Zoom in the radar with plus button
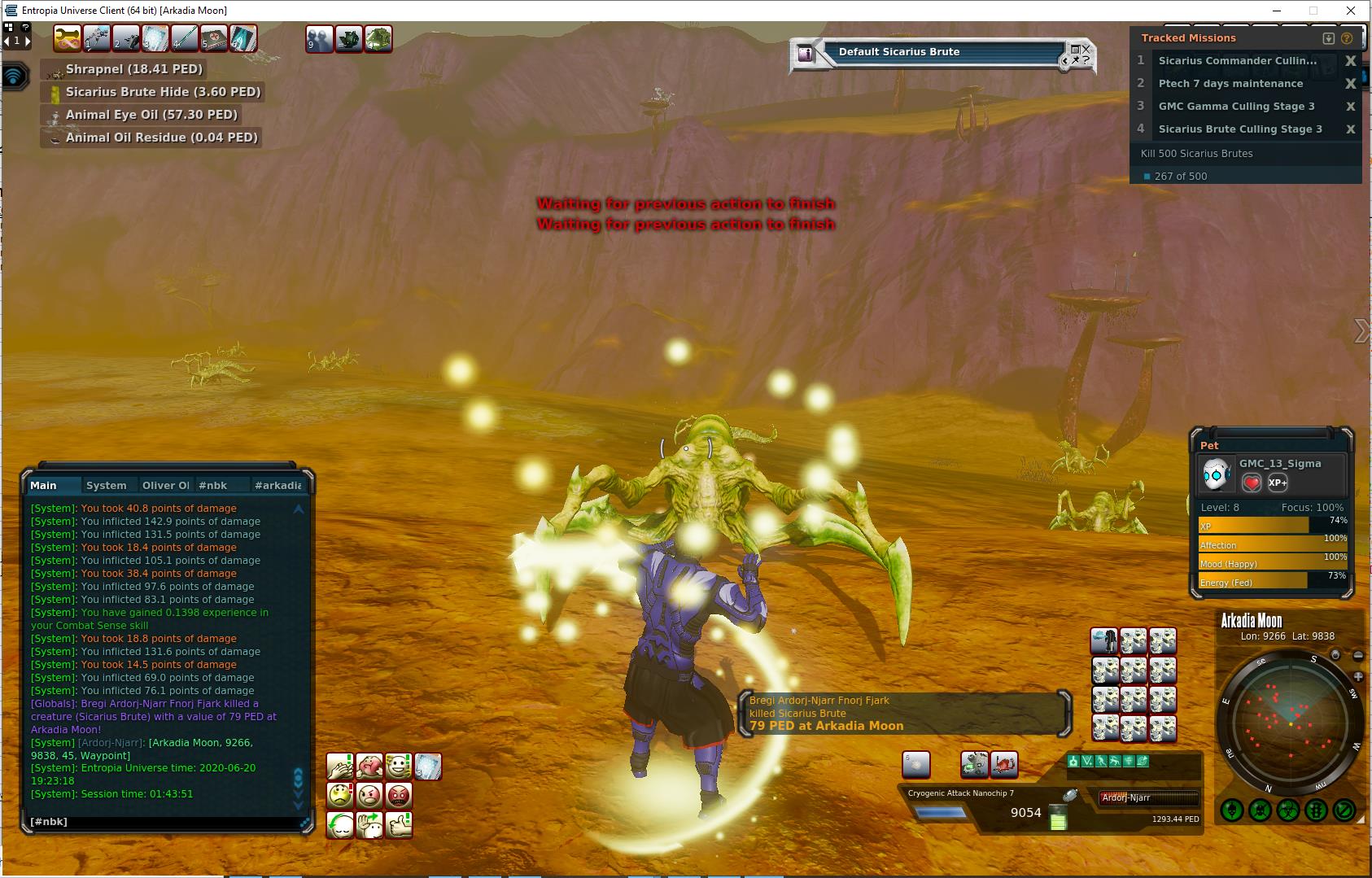1372x878 pixels. click(x=1357, y=676)
